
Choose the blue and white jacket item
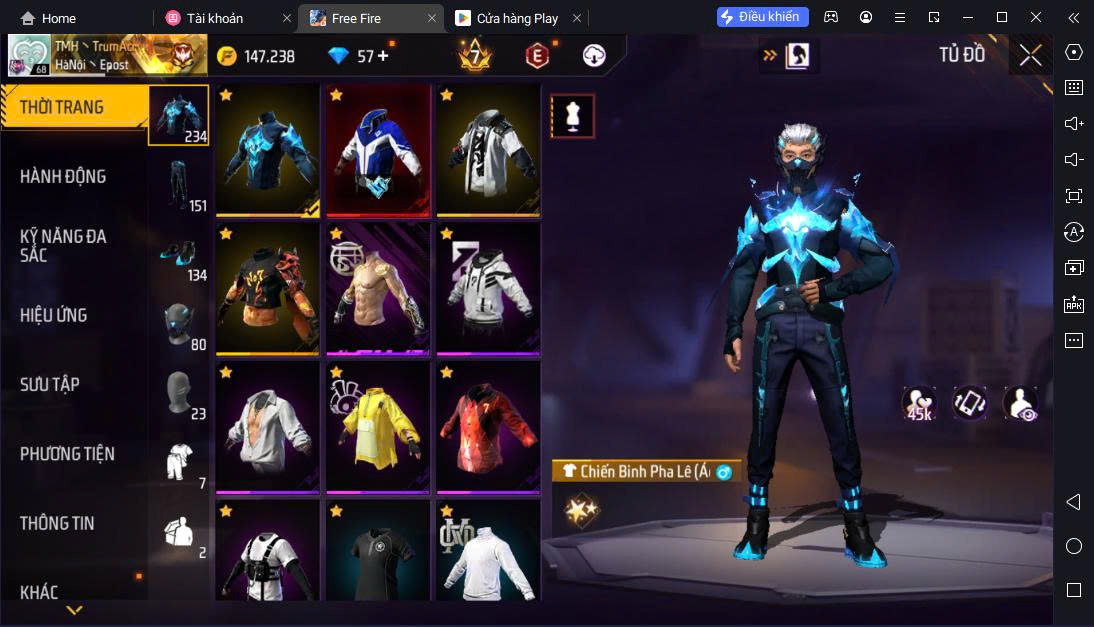coord(378,151)
